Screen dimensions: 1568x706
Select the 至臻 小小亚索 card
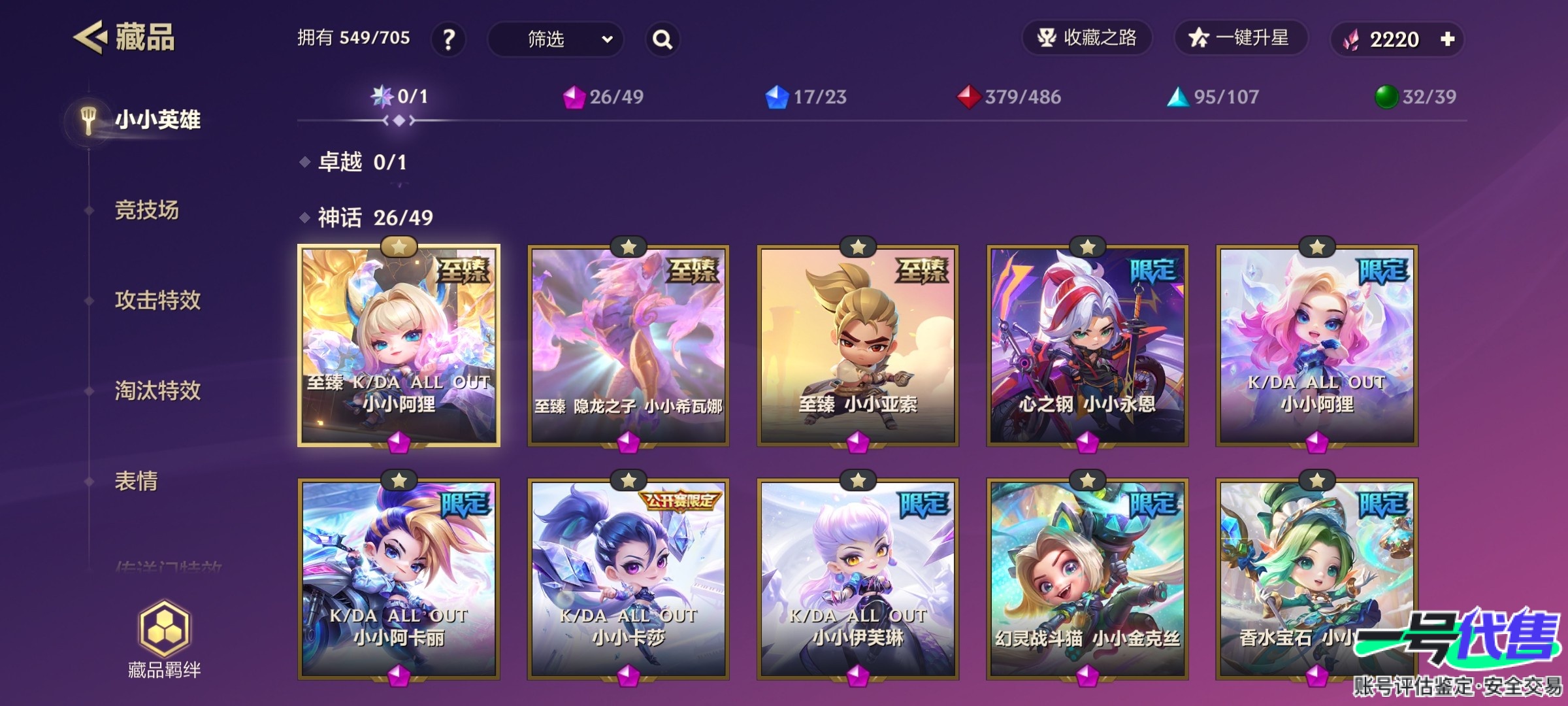[x=858, y=346]
